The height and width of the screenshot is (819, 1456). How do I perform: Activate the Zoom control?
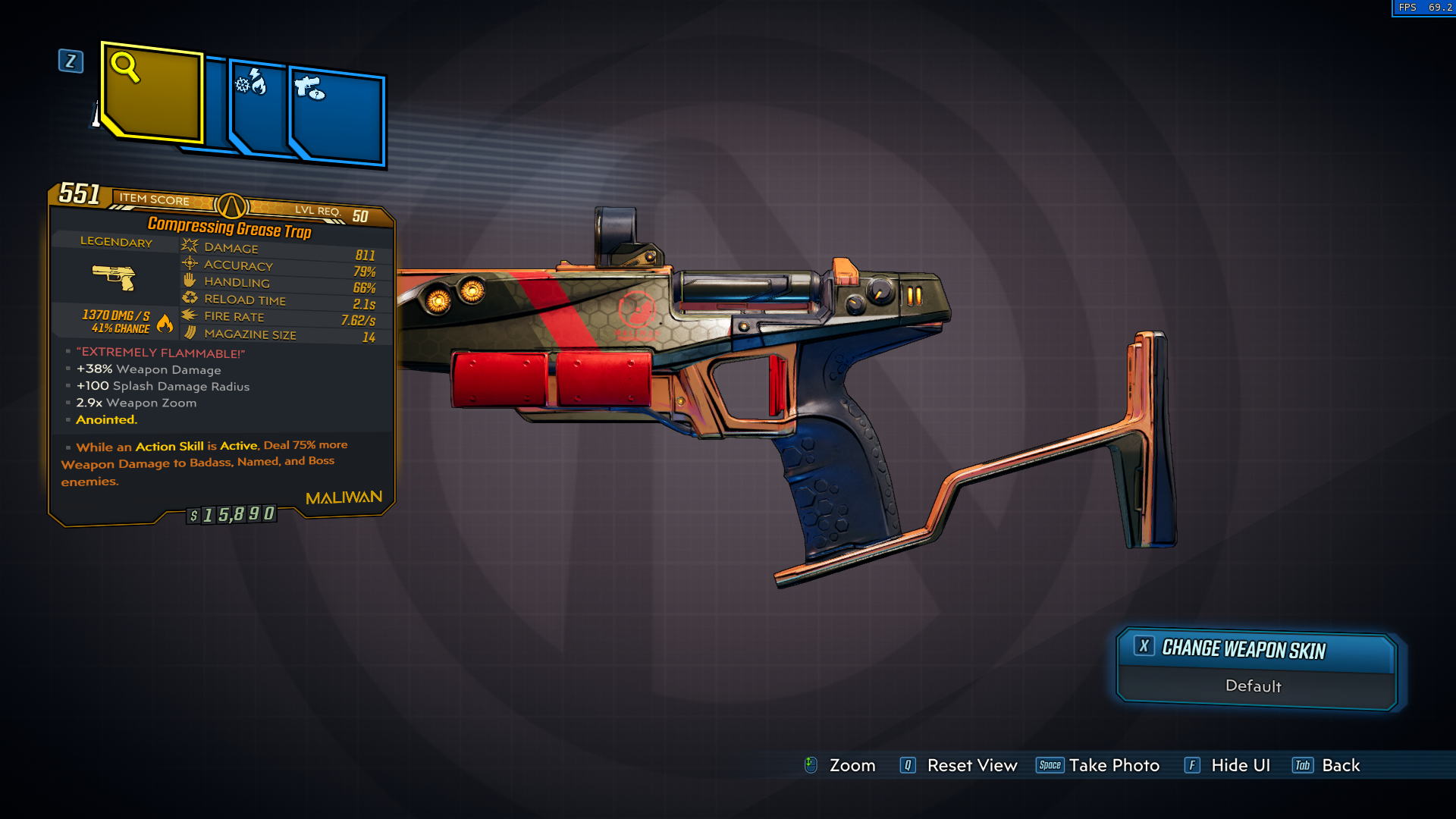point(840,765)
